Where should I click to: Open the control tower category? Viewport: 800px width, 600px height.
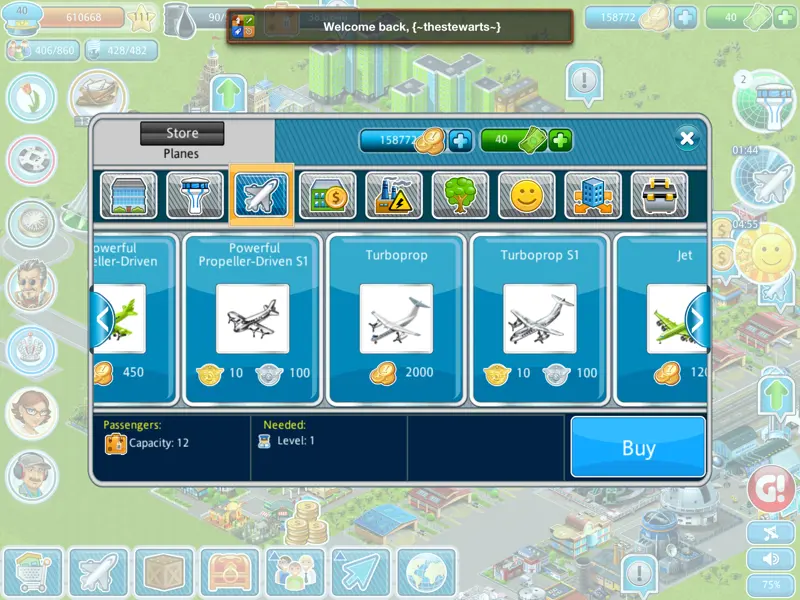click(x=195, y=196)
